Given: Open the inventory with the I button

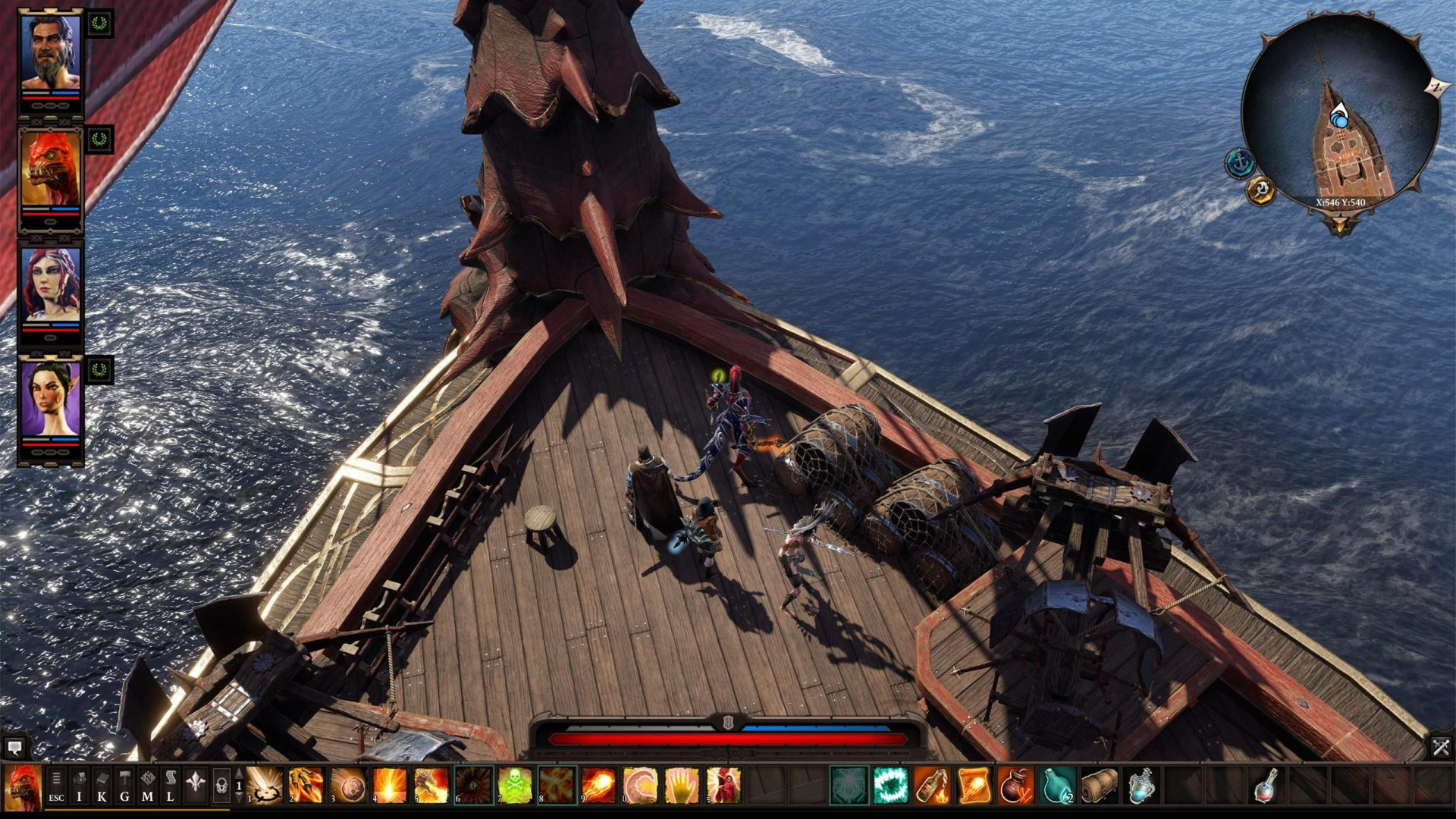Looking at the screenshot, I should pos(79,786).
